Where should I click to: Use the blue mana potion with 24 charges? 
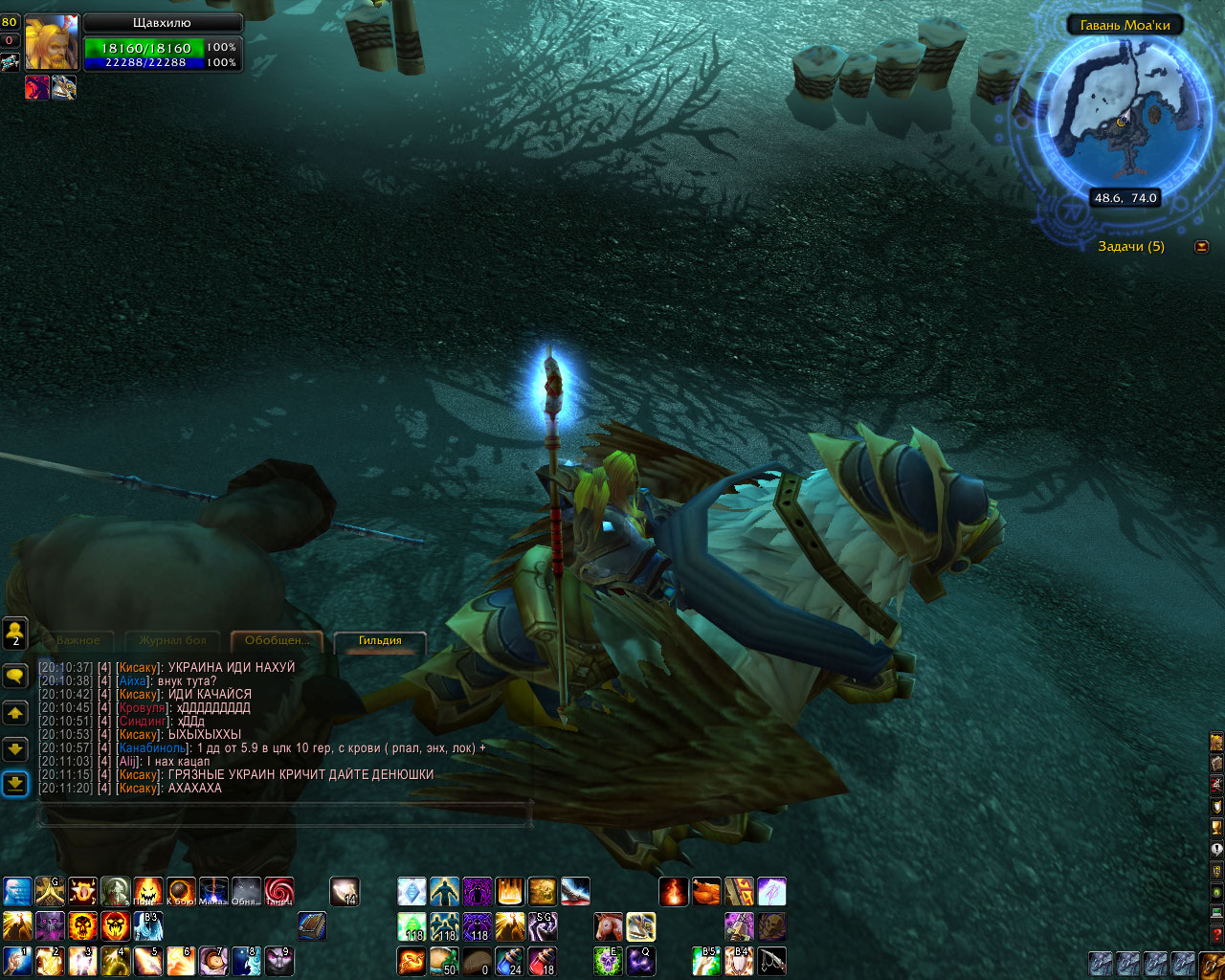509,961
